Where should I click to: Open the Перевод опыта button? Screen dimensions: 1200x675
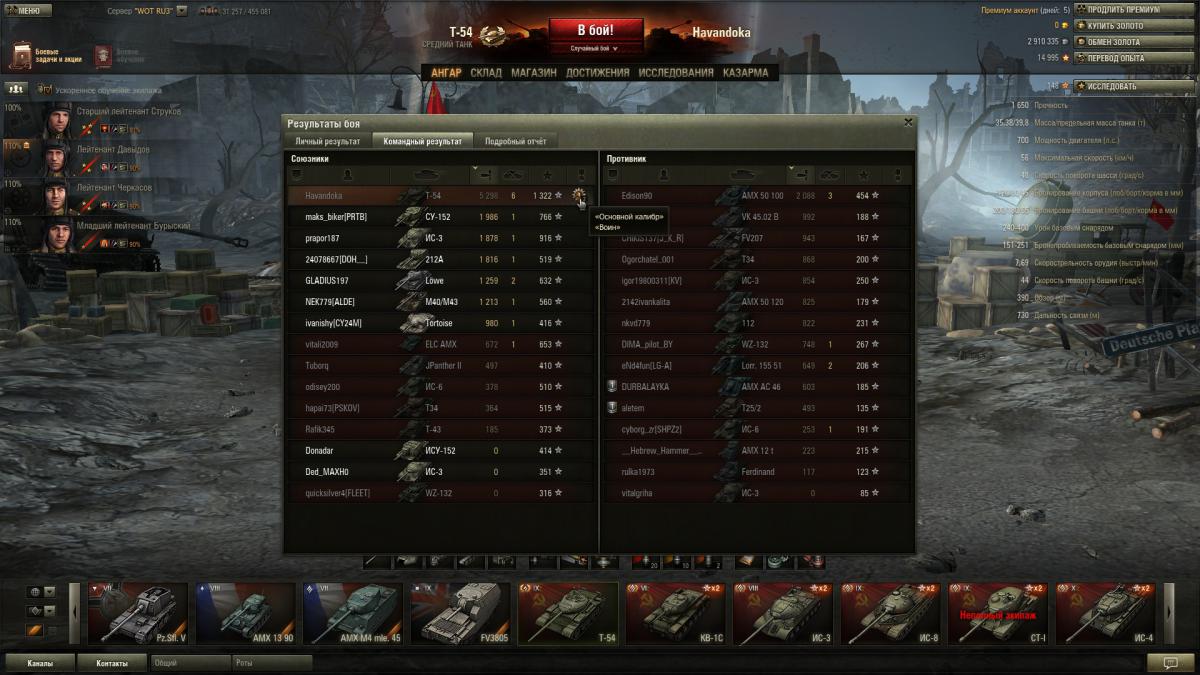pyautogui.click(x=1119, y=58)
